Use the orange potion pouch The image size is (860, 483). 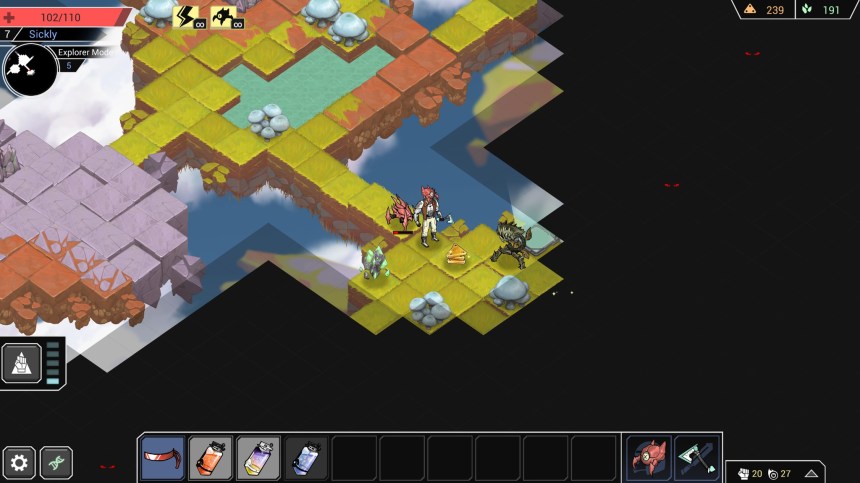[210, 458]
